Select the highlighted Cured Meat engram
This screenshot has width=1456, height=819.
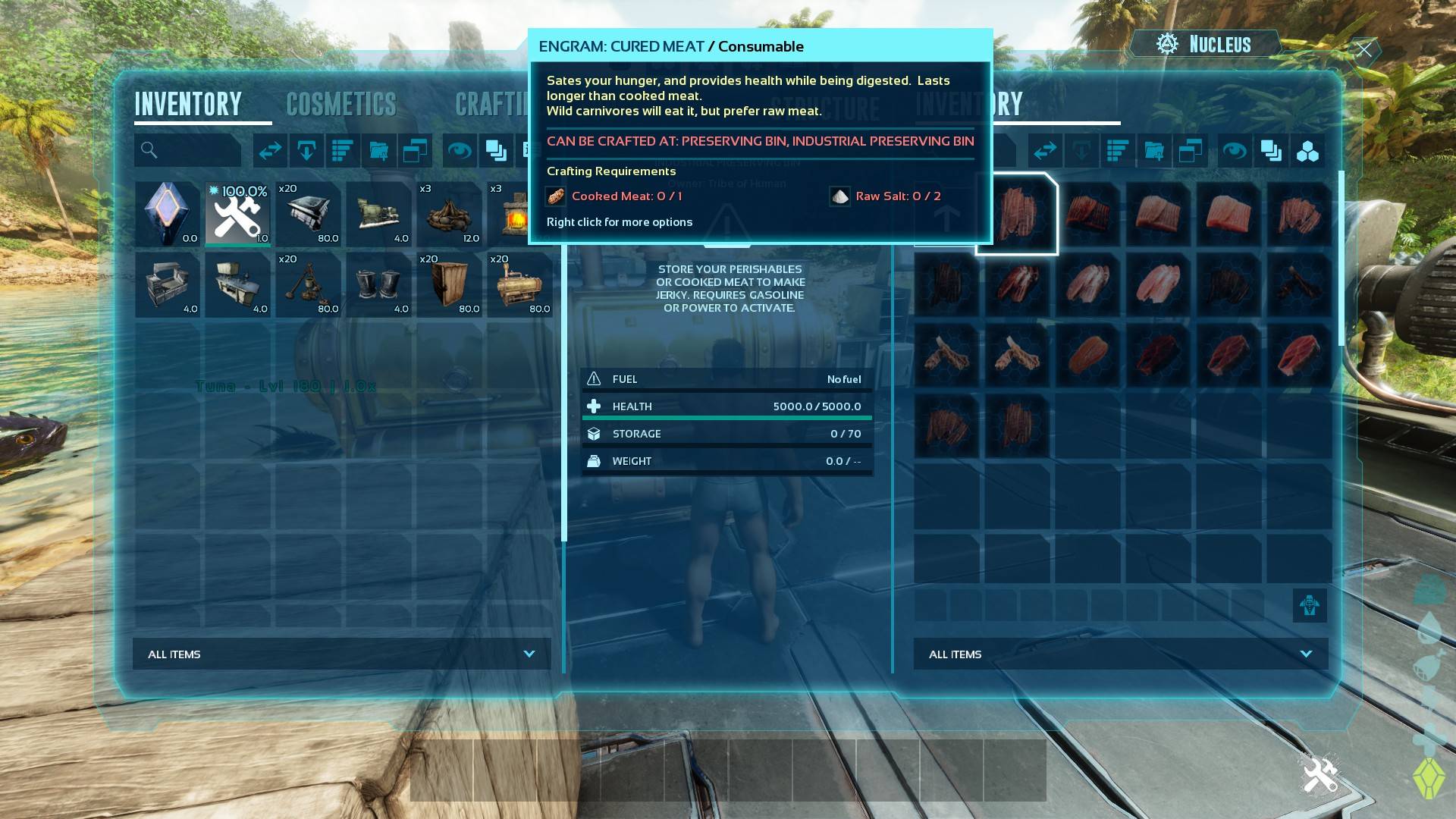pos(1017,214)
